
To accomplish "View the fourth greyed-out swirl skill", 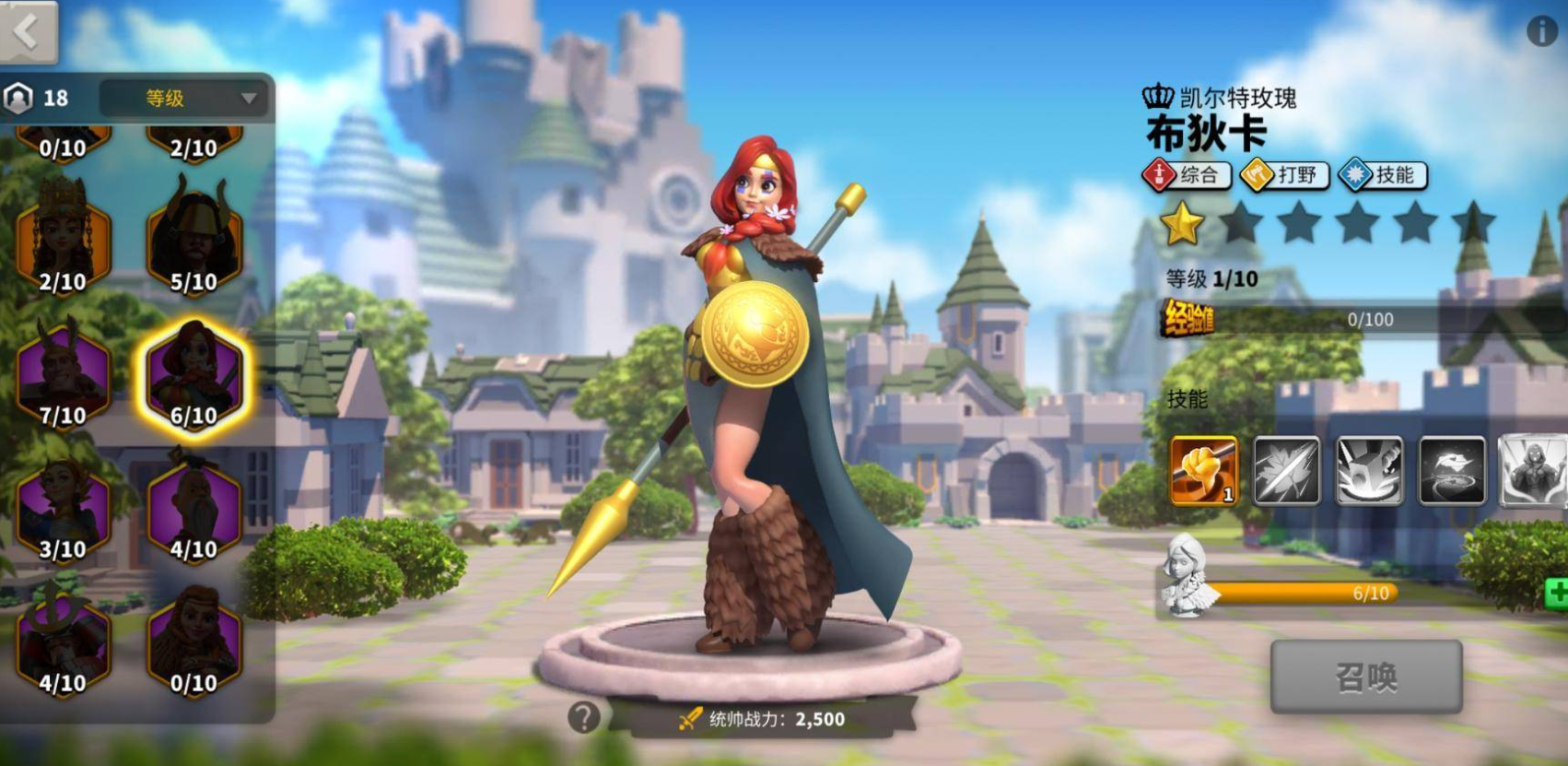I will point(1452,471).
